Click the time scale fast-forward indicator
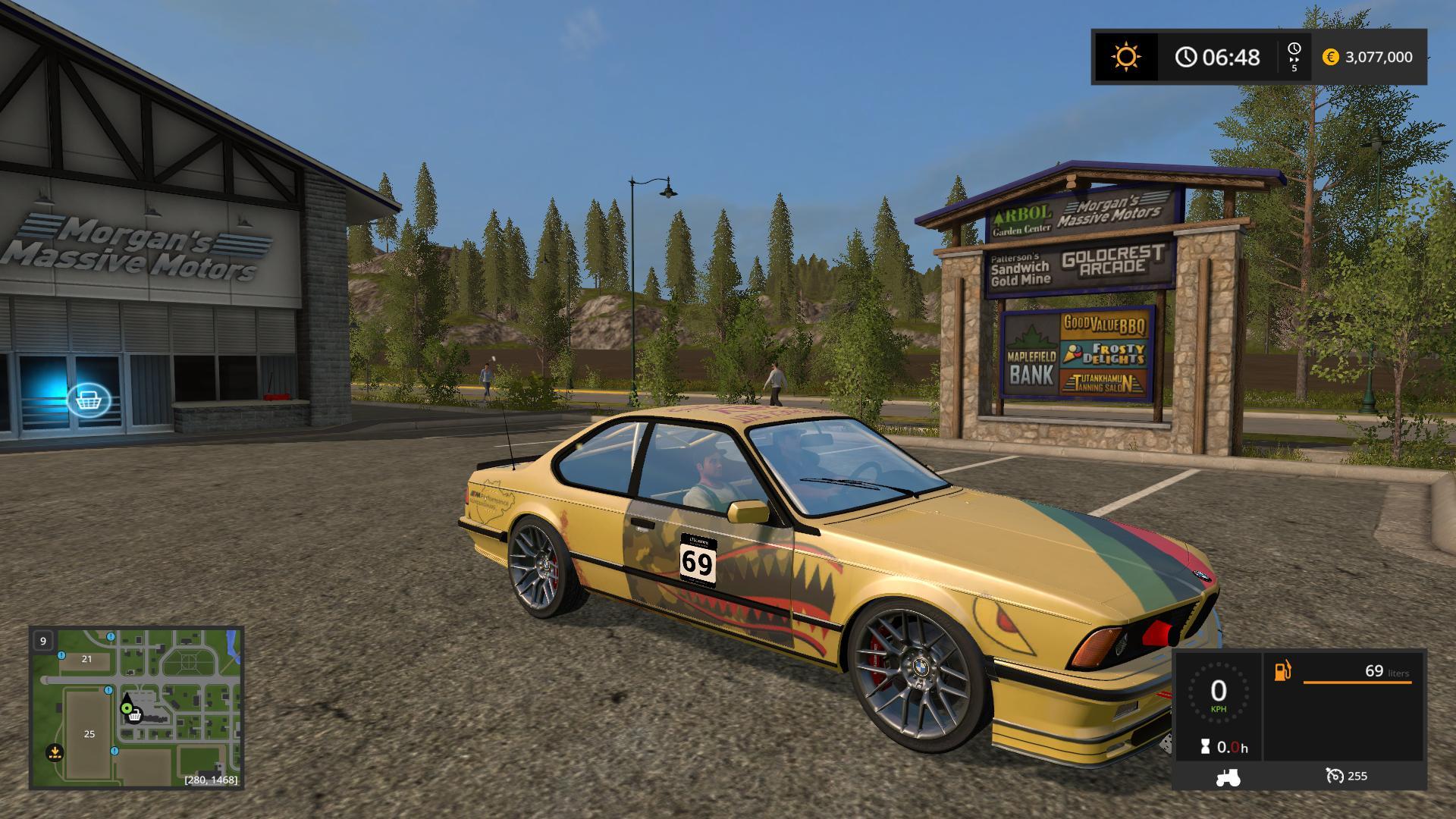The width and height of the screenshot is (1456, 819). pyautogui.click(x=1294, y=57)
